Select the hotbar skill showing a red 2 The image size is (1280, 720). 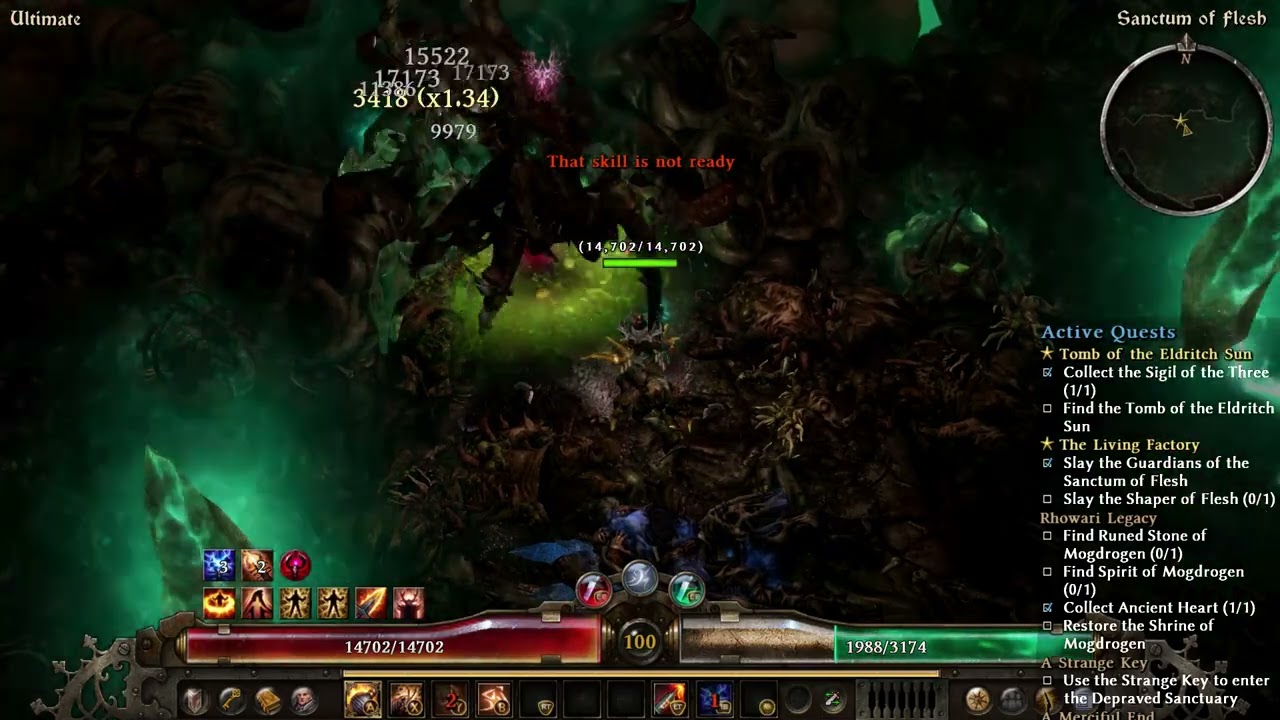(x=450, y=699)
